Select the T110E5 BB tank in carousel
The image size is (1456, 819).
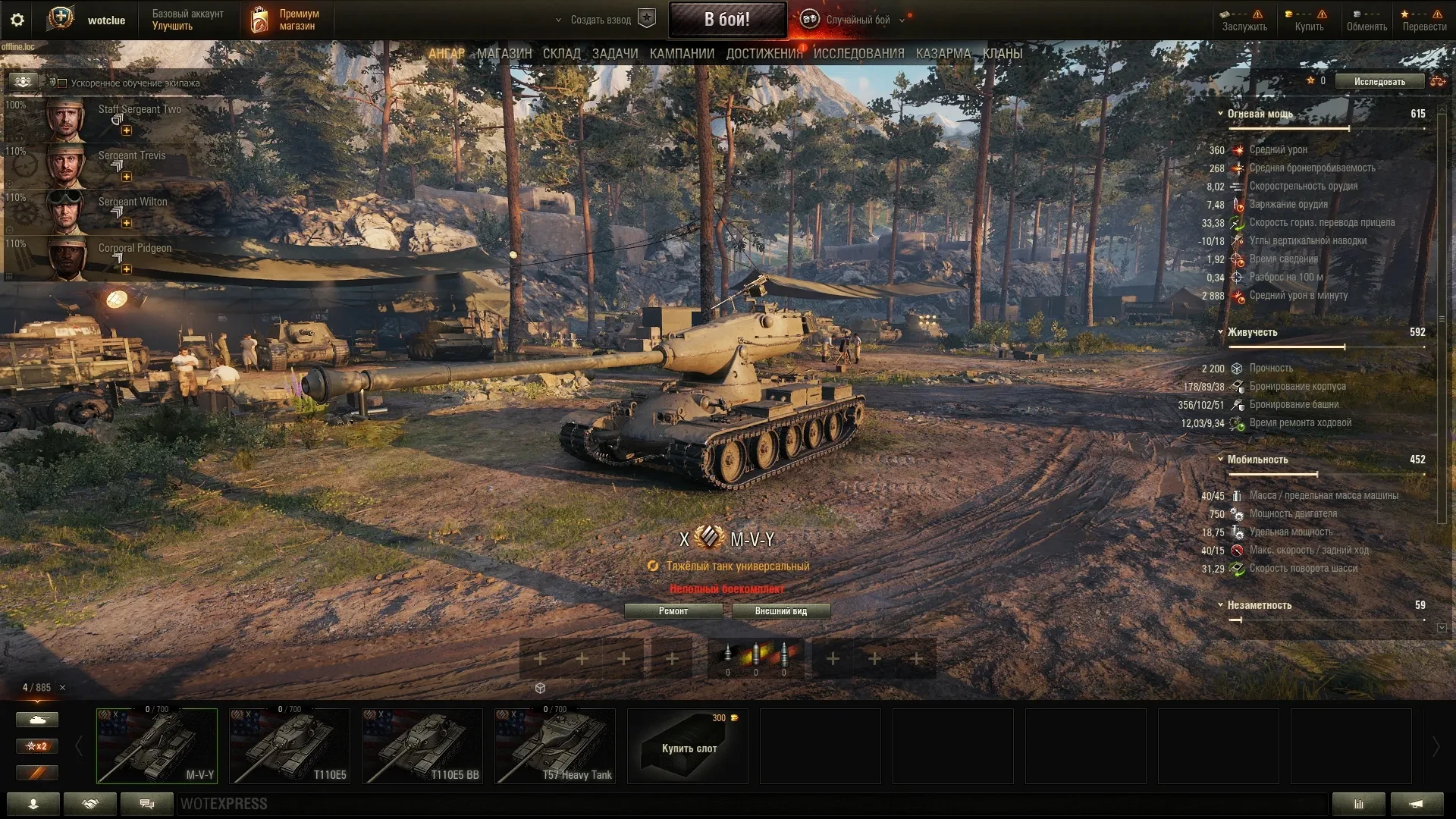[422, 746]
